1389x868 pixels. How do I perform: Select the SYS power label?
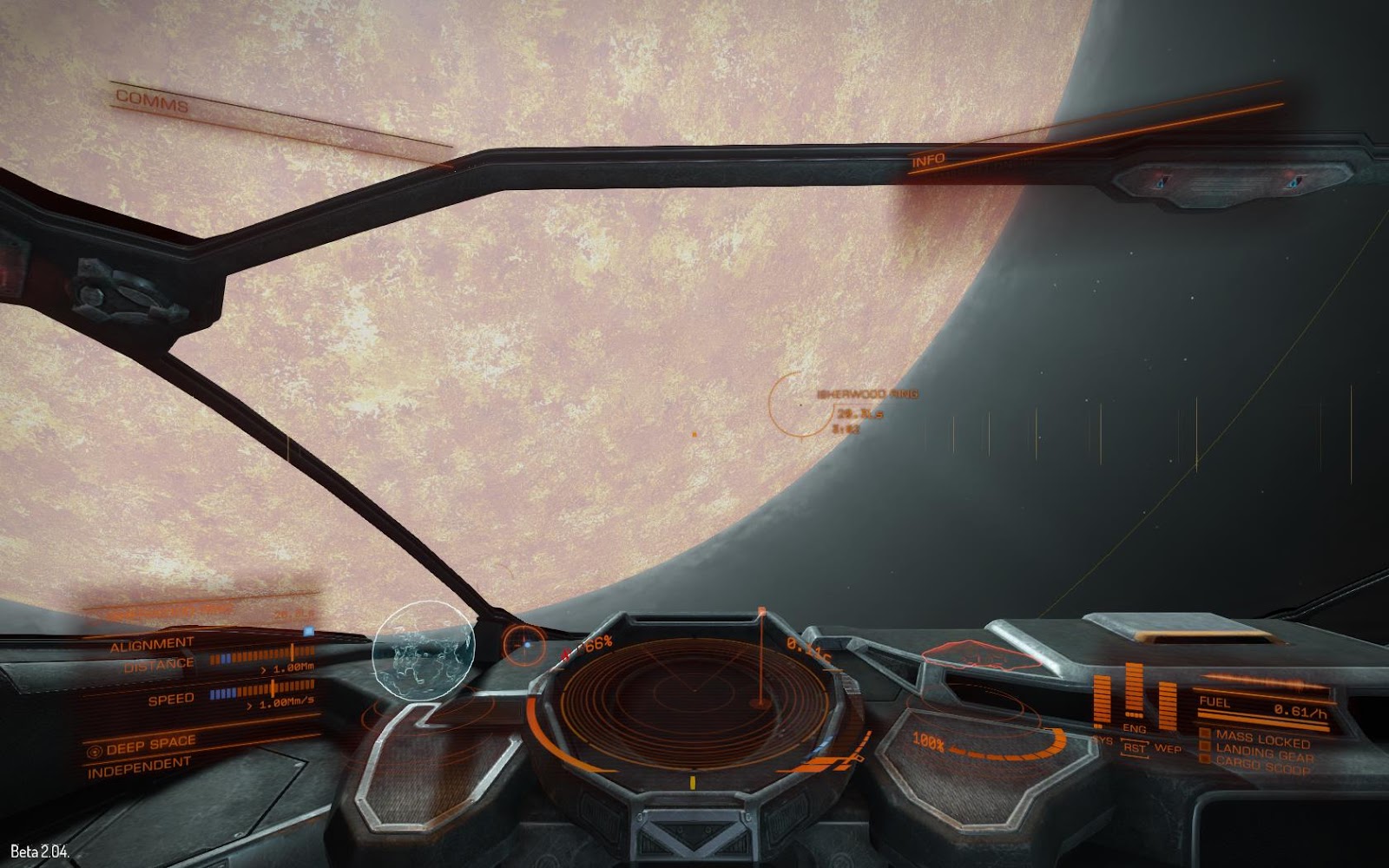point(1103,740)
